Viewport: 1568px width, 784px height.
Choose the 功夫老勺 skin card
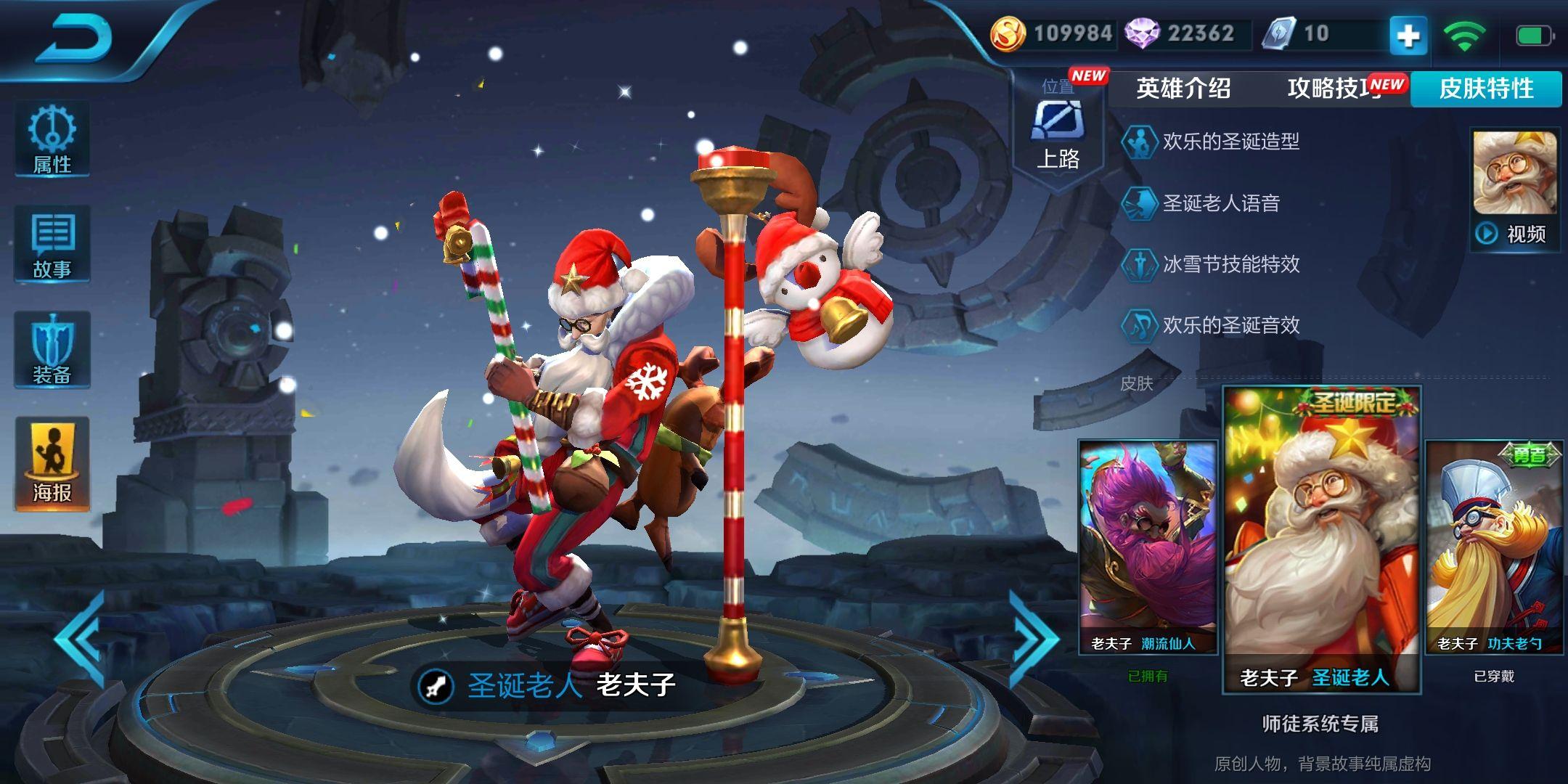(1494, 548)
